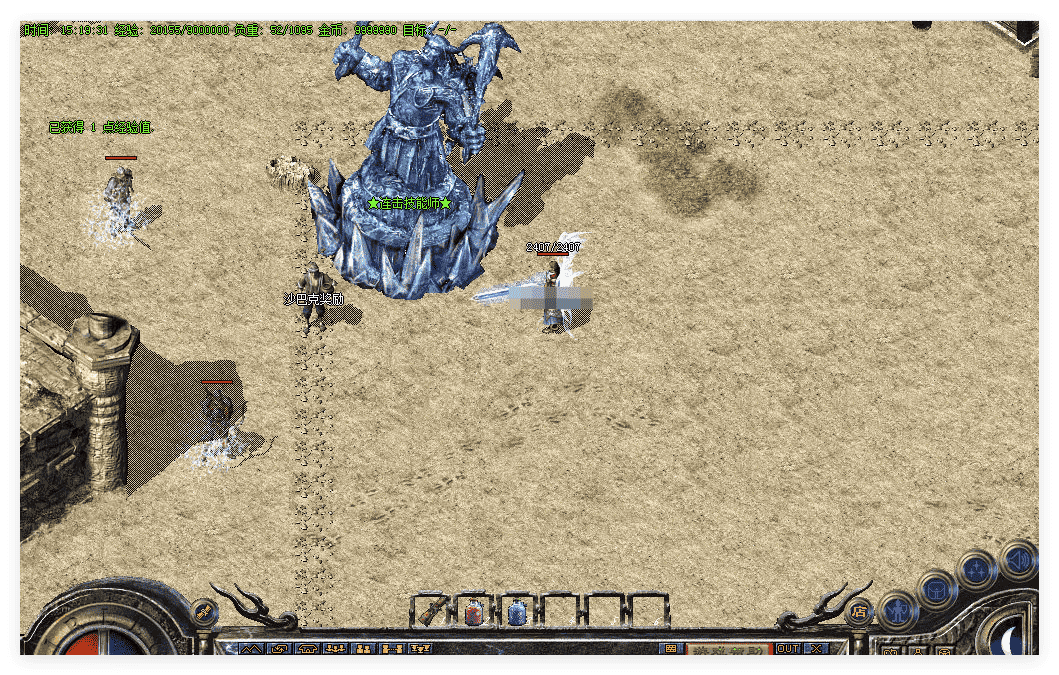Click the 游戏帮助 game help button
This screenshot has width=1059, height=675.
[727, 649]
